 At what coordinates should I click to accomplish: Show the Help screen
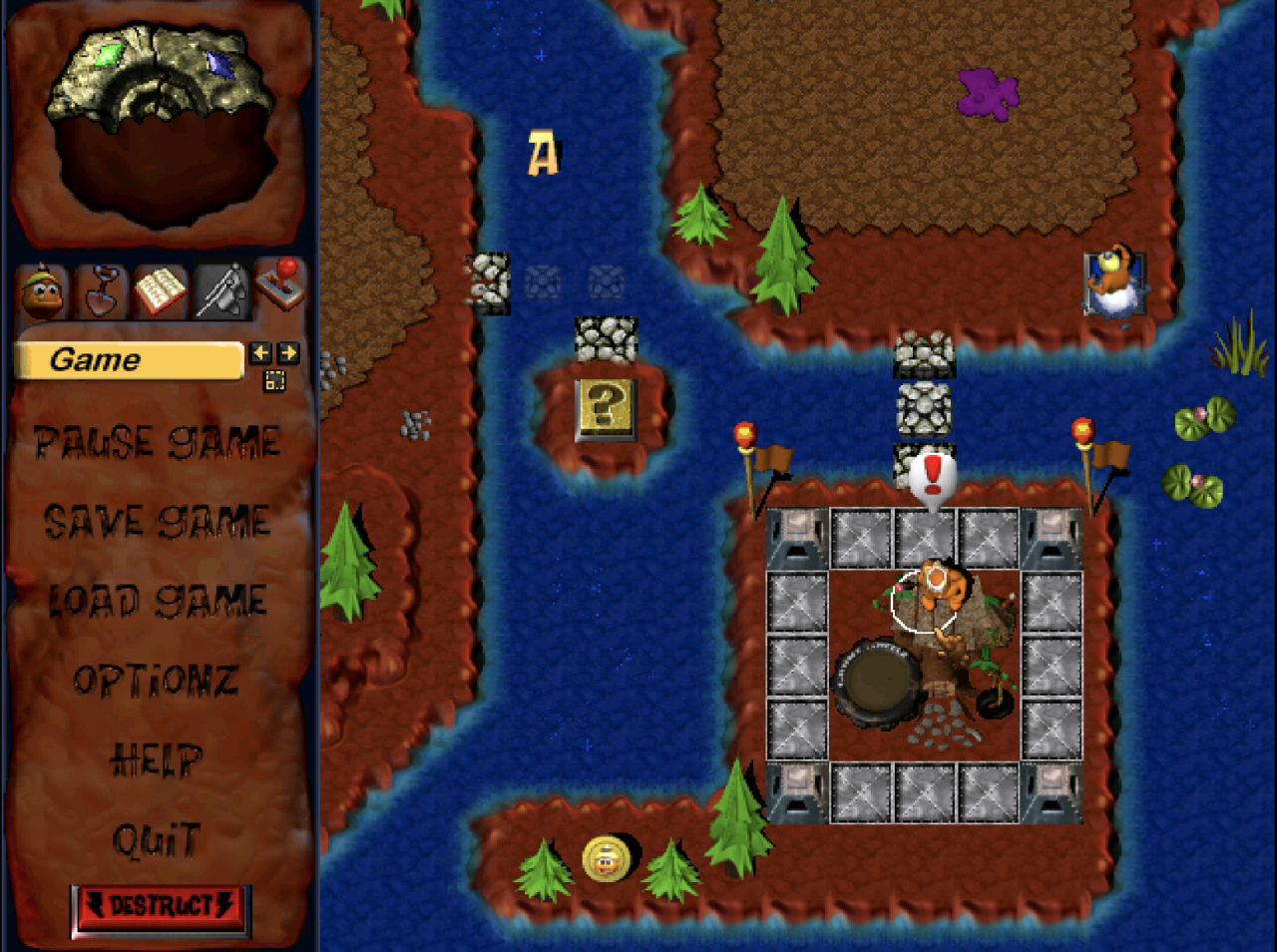[157, 761]
